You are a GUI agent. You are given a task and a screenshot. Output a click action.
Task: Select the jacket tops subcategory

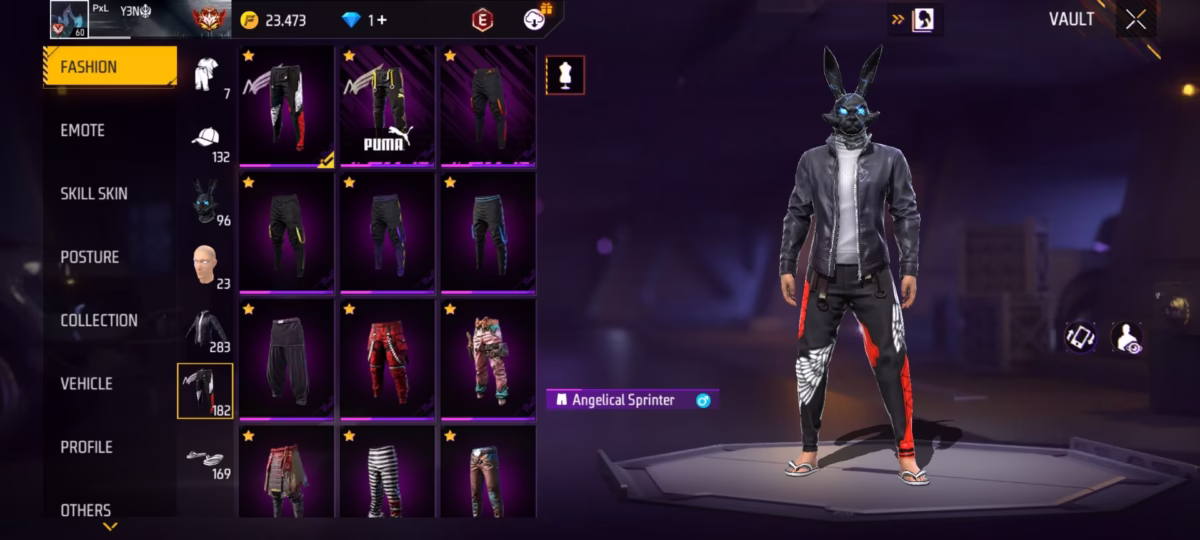coord(207,327)
